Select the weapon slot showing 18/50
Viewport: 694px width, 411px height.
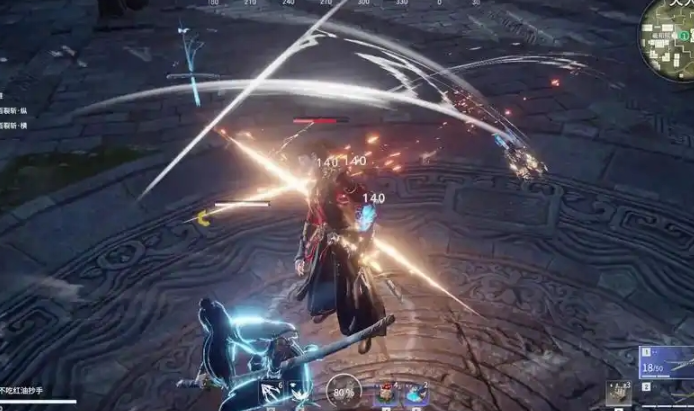[x=667, y=364]
